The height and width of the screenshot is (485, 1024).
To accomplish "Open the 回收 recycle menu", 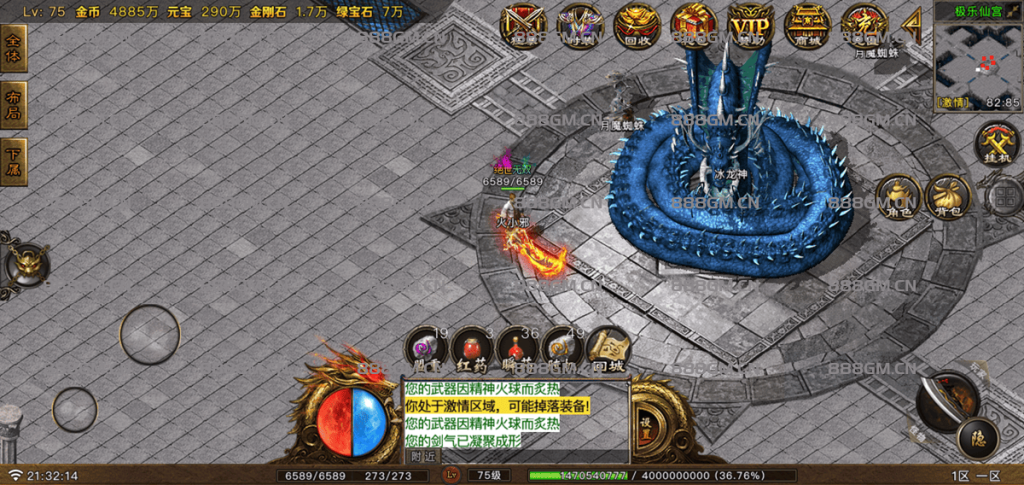I will coord(634,25).
